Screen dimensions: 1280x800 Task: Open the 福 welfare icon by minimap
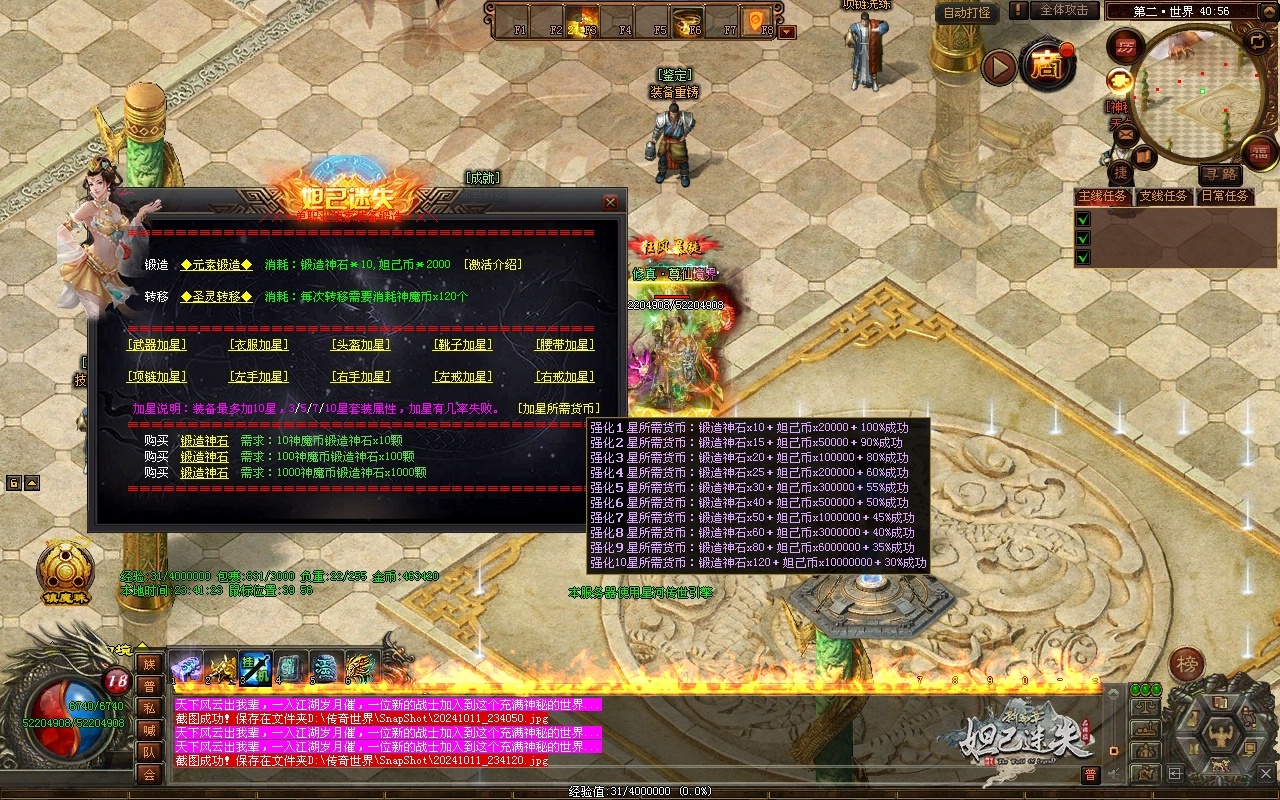(1259, 152)
